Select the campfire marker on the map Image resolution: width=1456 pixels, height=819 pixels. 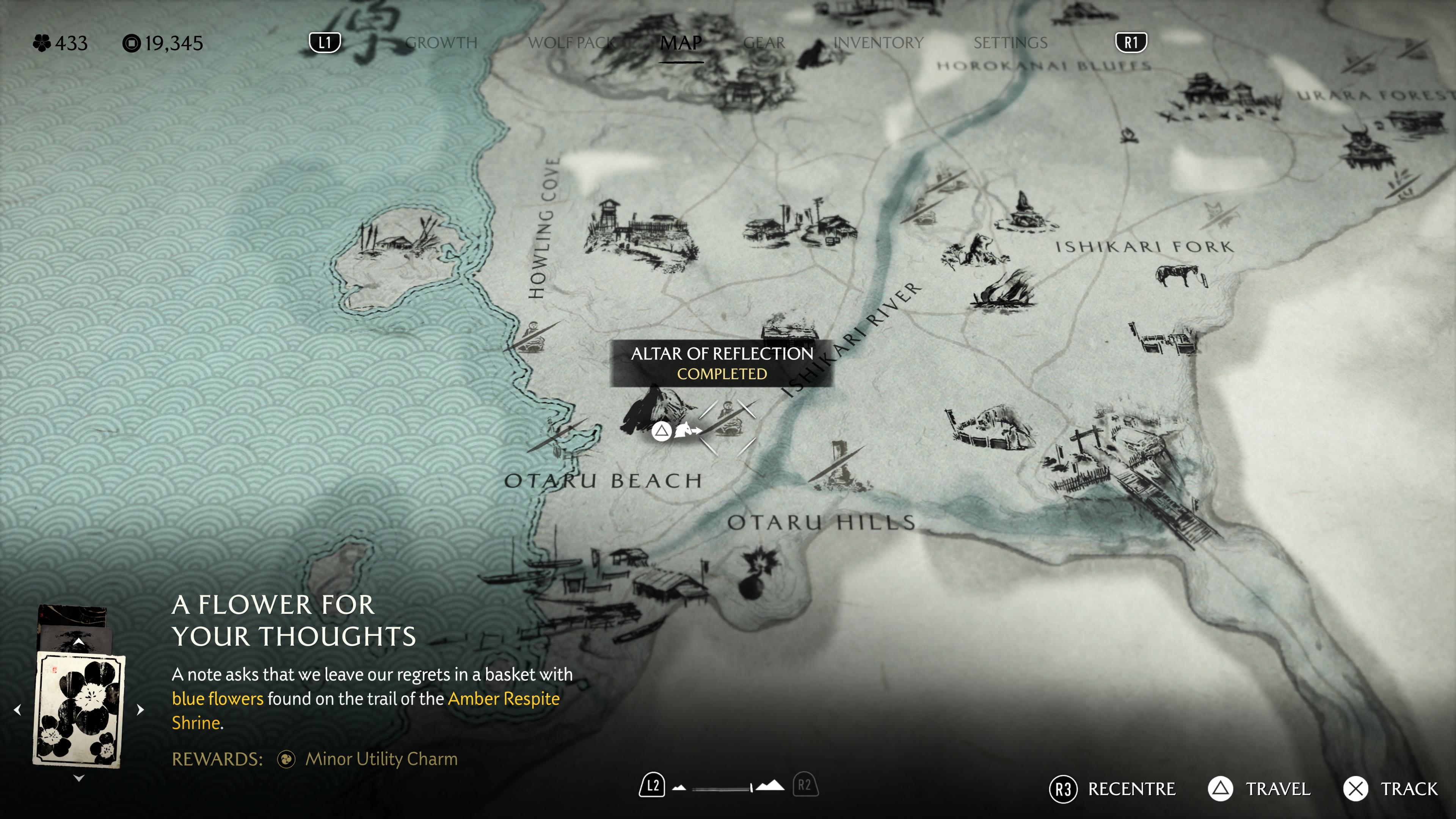click(1129, 135)
